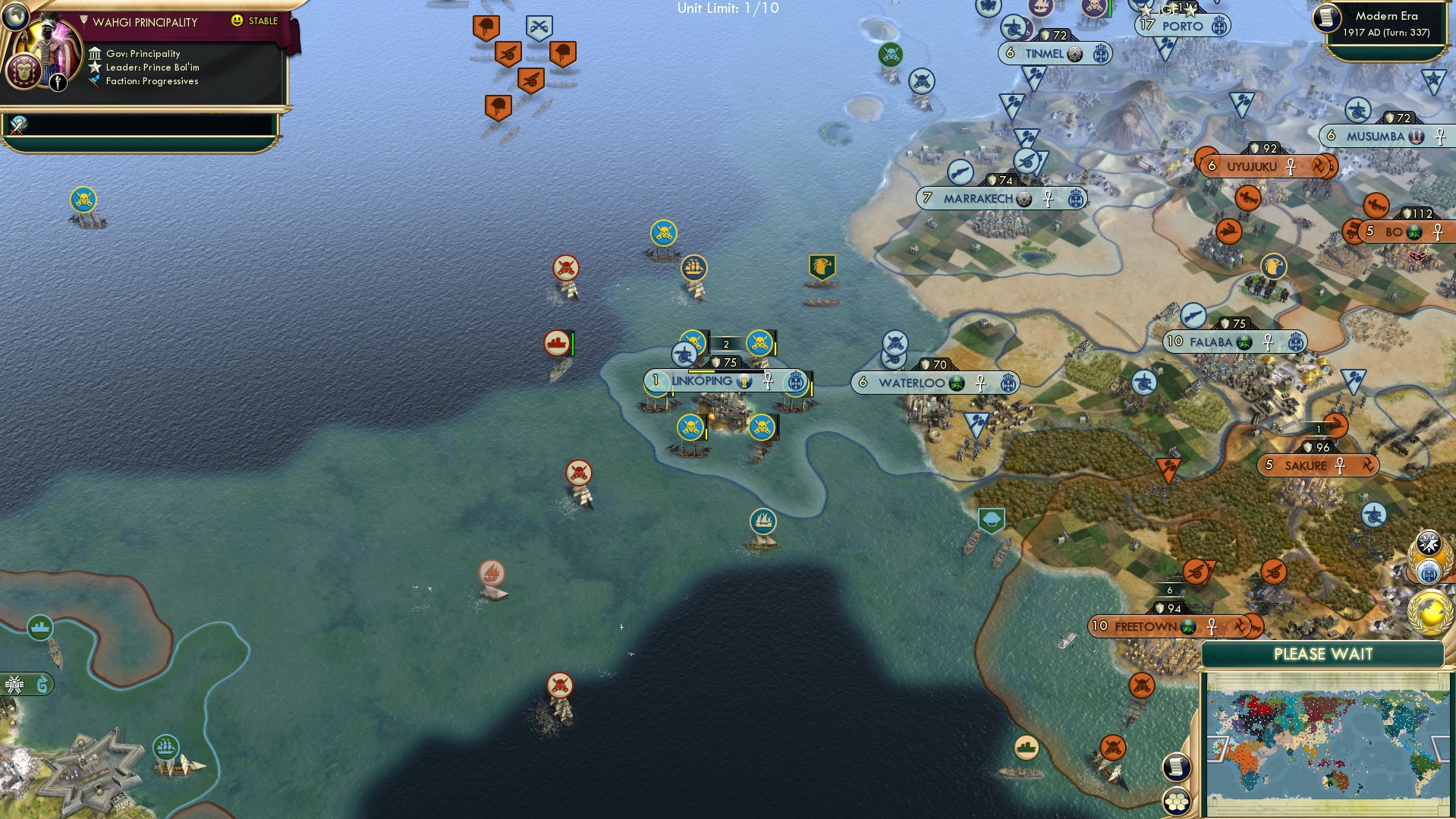The image size is (1456, 819).
Task: Click the red tank unit icon west of Linköping
Action: pos(556,342)
